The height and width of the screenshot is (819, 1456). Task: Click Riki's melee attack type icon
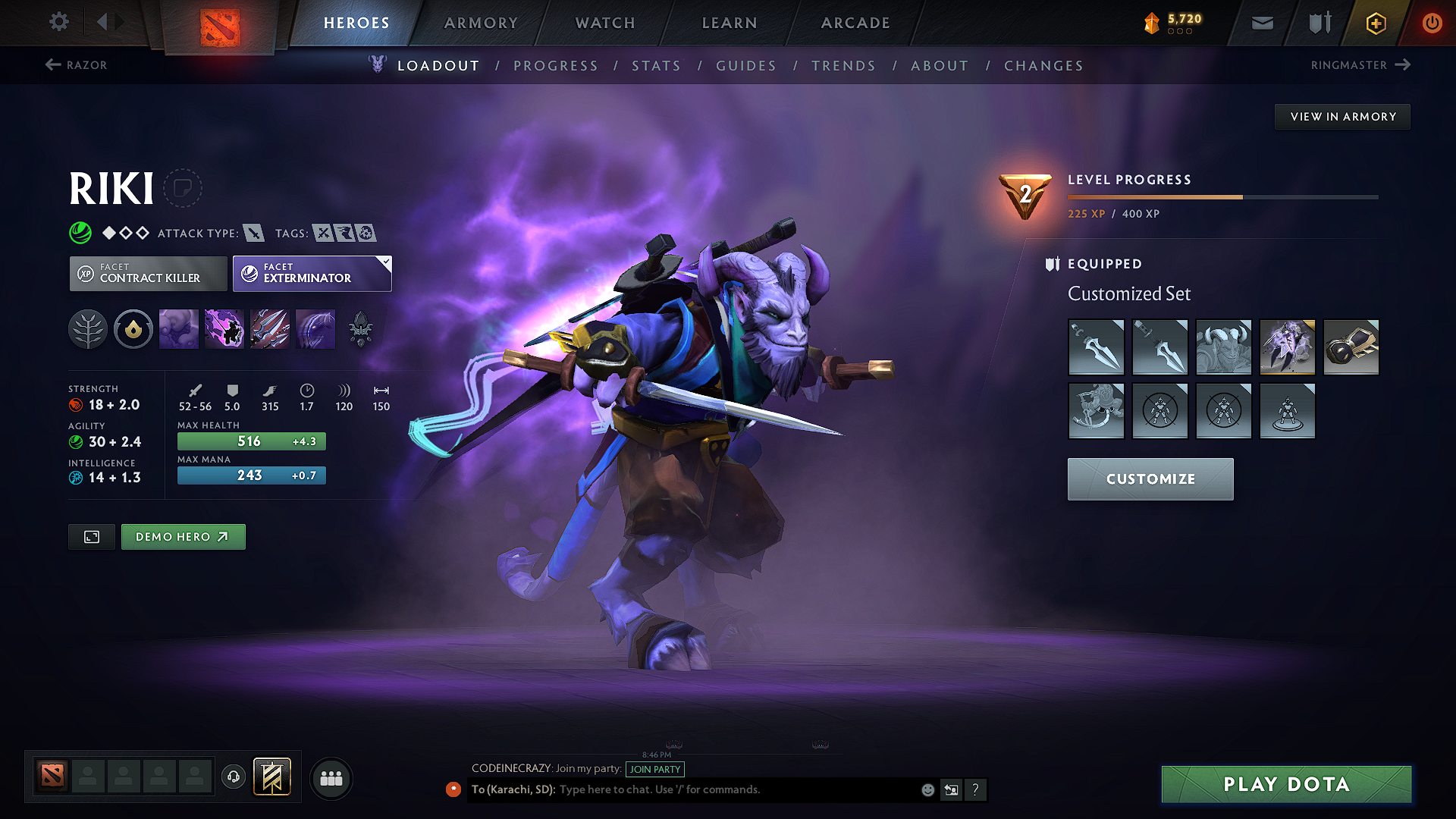pyautogui.click(x=256, y=233)
